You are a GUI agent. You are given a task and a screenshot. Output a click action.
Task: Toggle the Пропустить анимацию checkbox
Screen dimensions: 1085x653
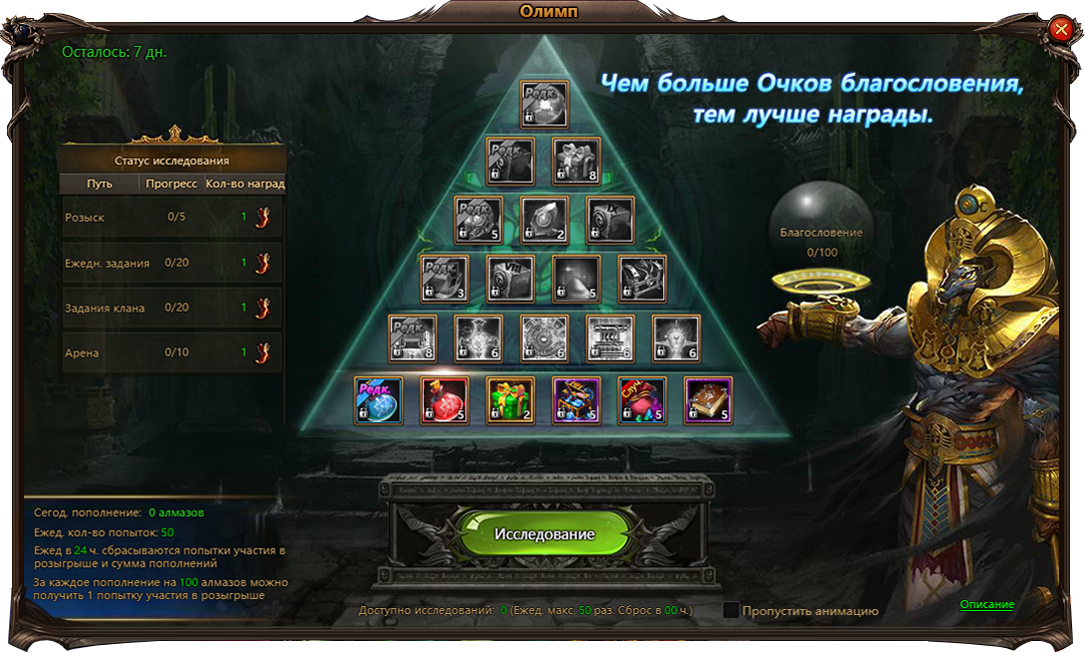click(731, 610)
